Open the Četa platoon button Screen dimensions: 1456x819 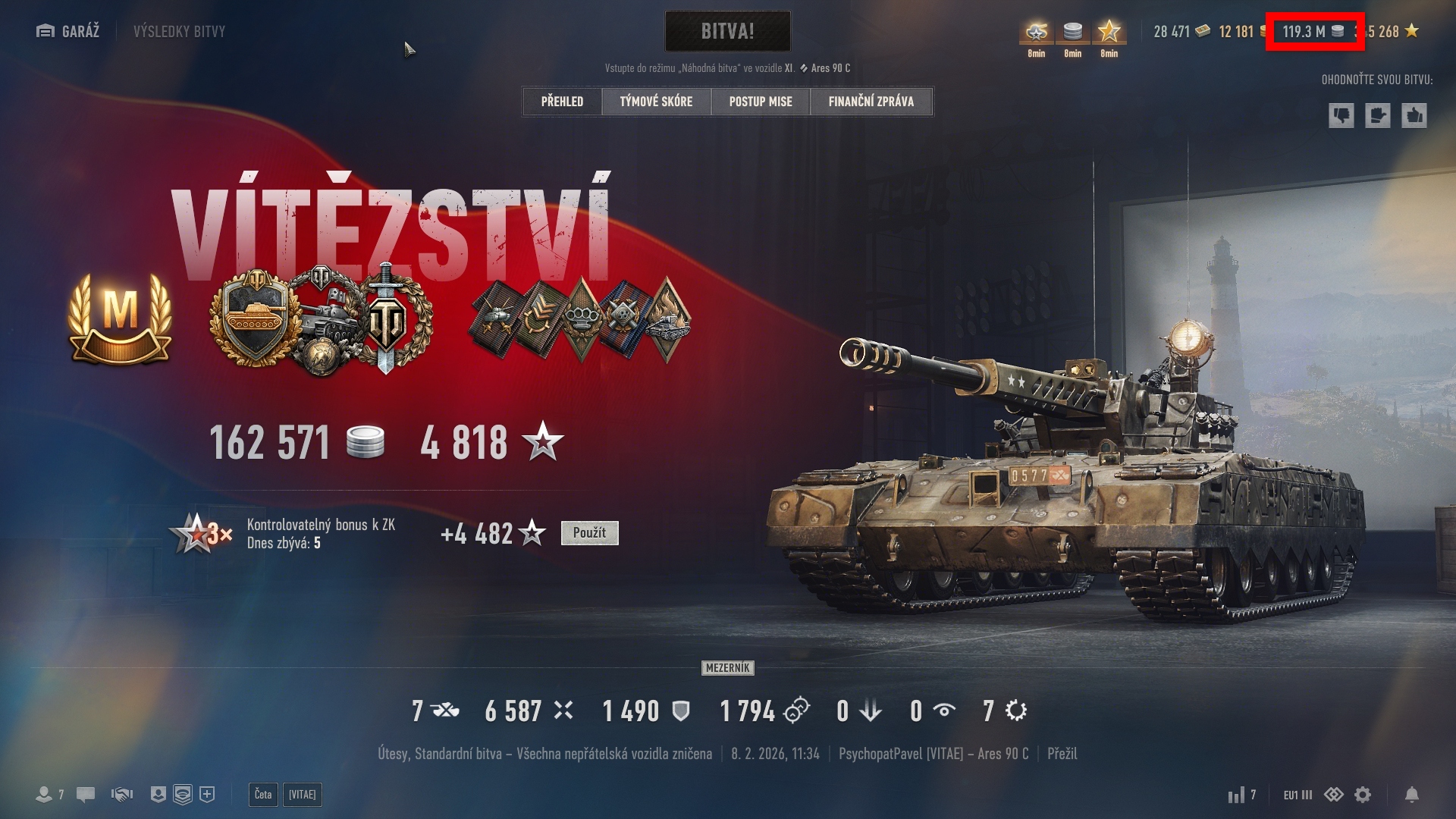[263, 795]
